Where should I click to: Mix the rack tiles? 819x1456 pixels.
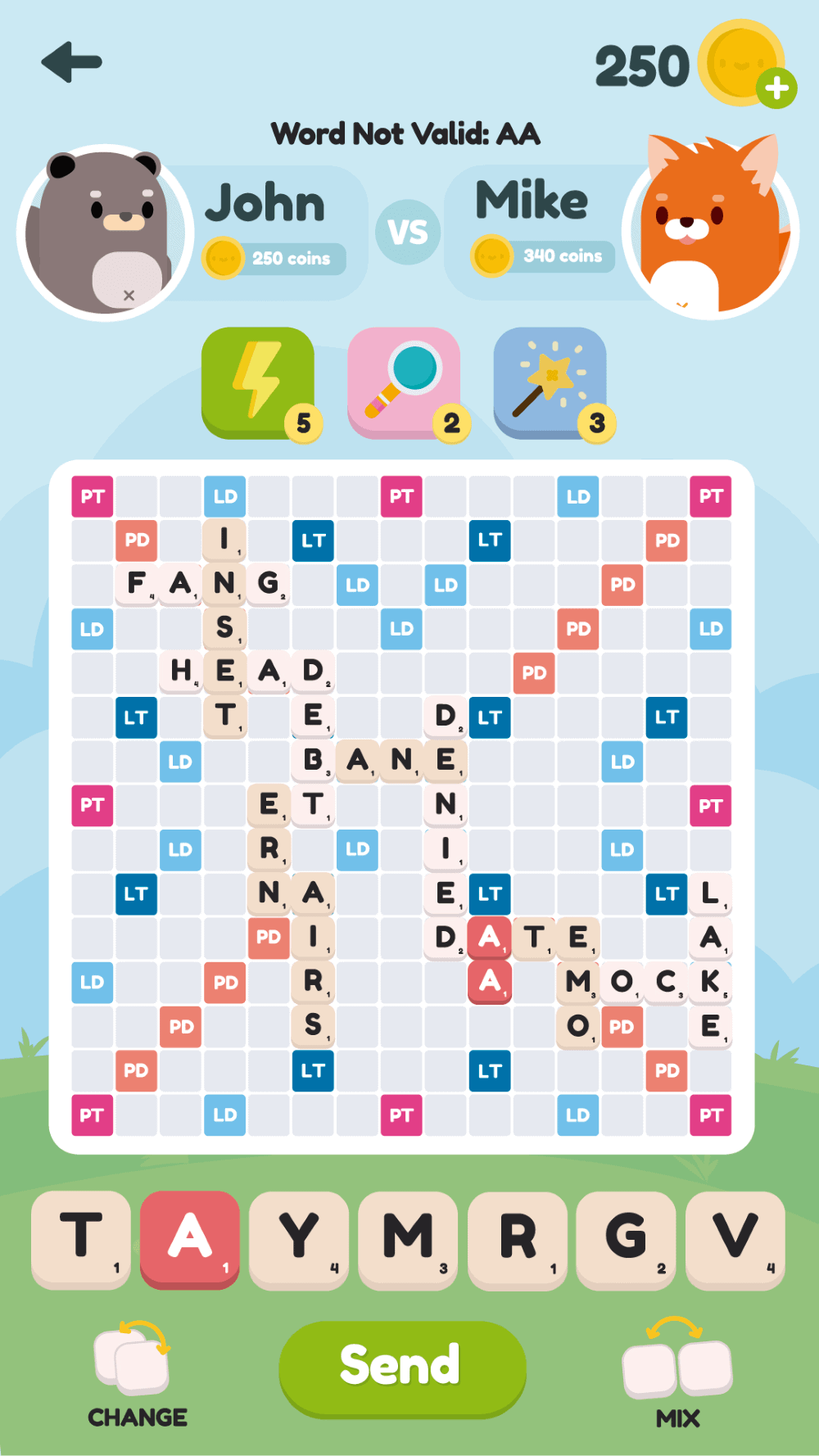click(x=677, y=1372)
